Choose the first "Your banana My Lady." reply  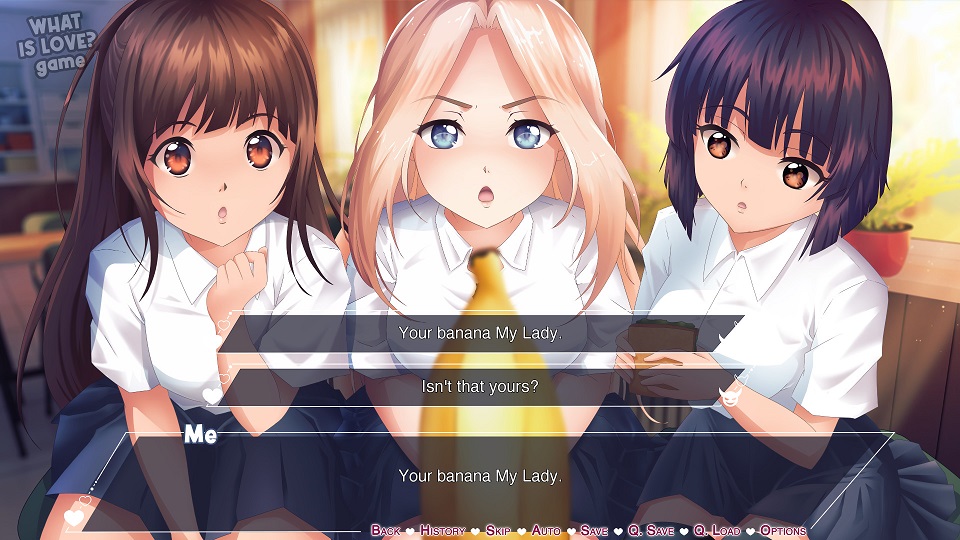tap(480, 333)
